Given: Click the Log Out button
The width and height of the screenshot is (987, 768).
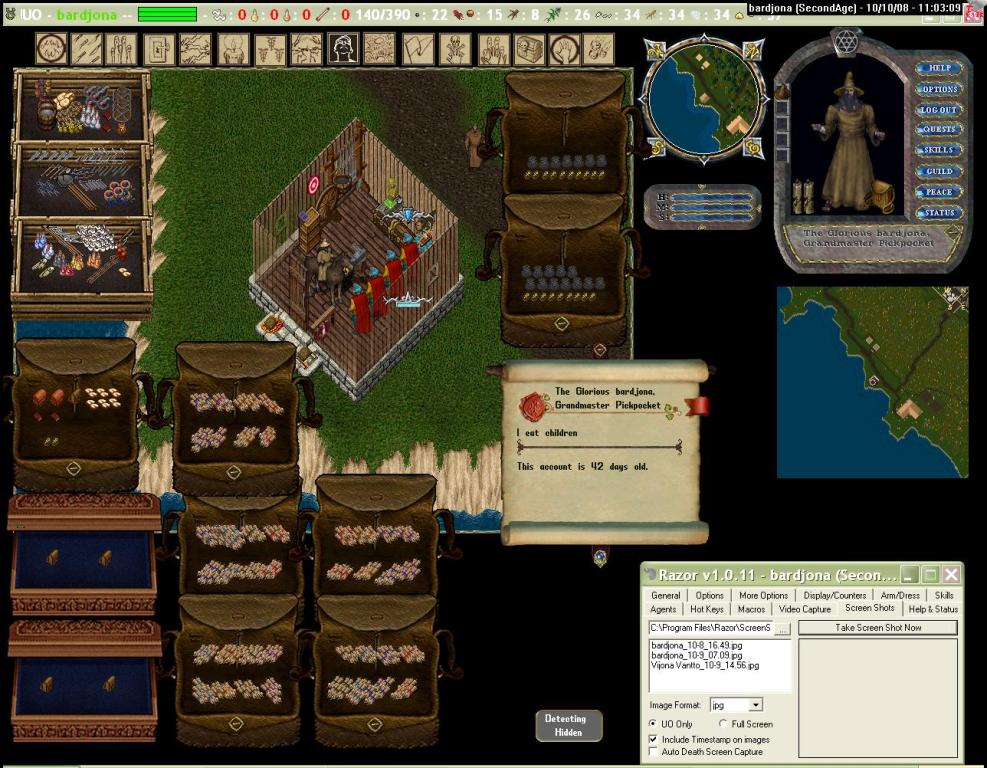Looking at the screenshot, I should click(939, 109).
